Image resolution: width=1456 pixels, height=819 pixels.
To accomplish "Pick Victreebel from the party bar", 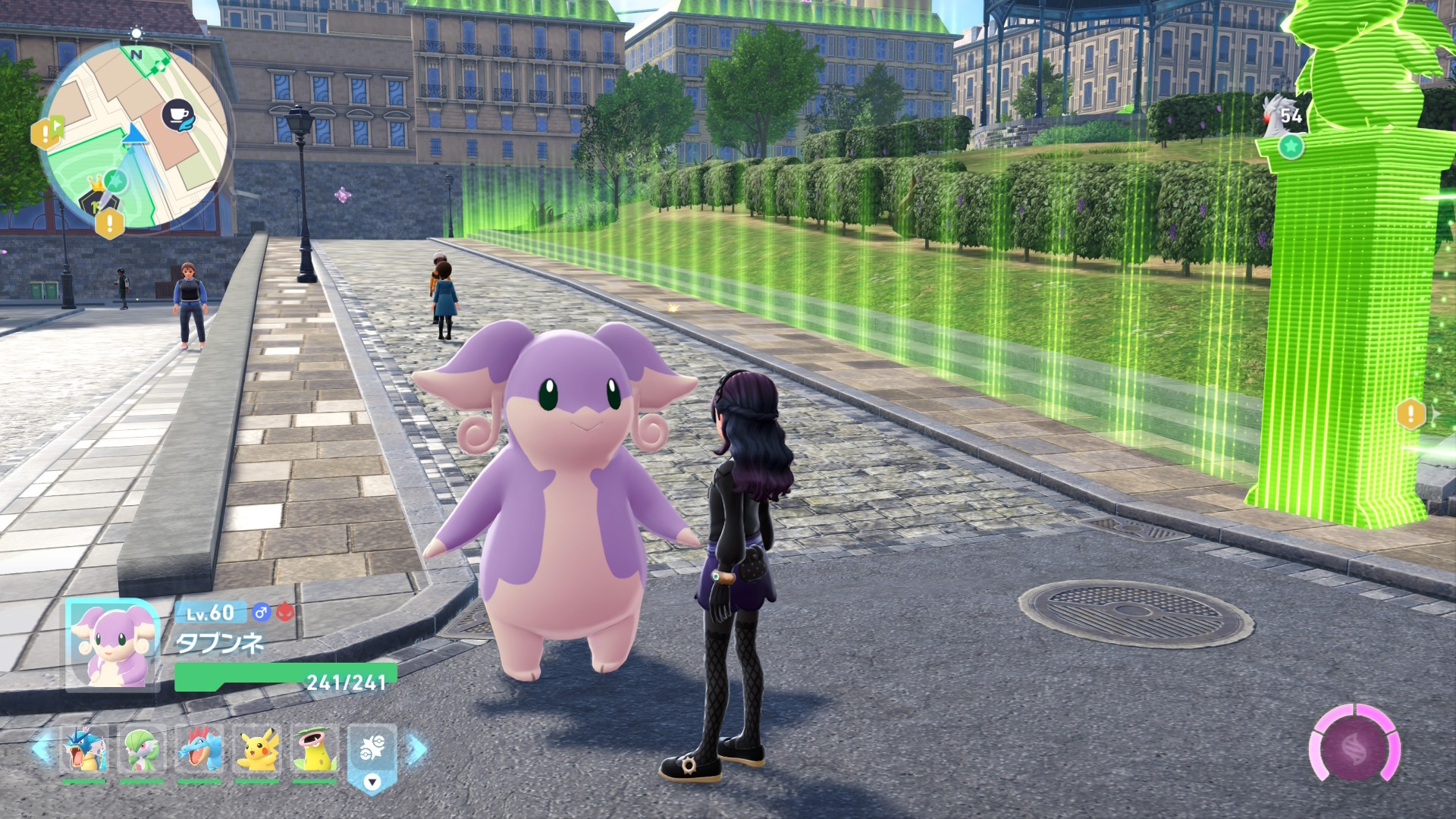I will coord(314,749).
